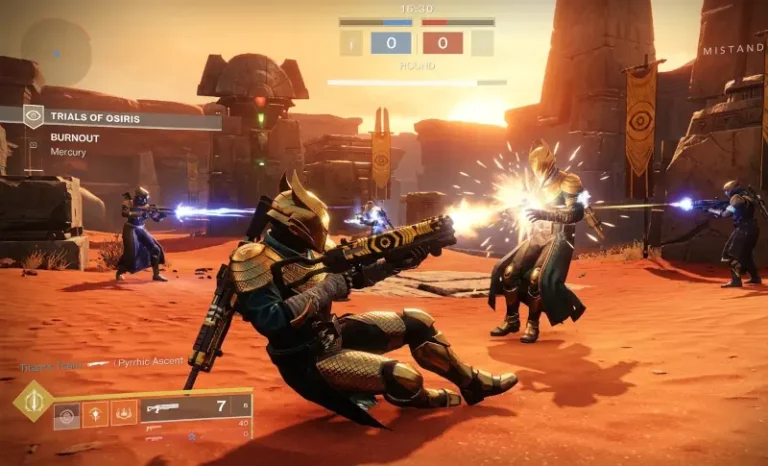Activate the golden diamond Super ability icon
The image size is (768, 466).
(x=33, y=401)
